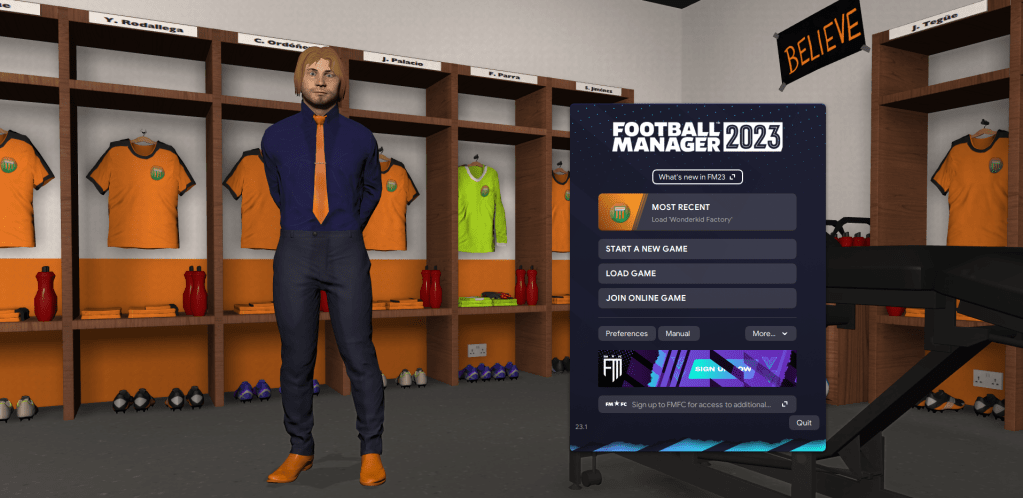Viewport: 1023px width, 498px height.
Task: Expand the More dropdown
Action: pyautogui.click(x=770, y=333)
